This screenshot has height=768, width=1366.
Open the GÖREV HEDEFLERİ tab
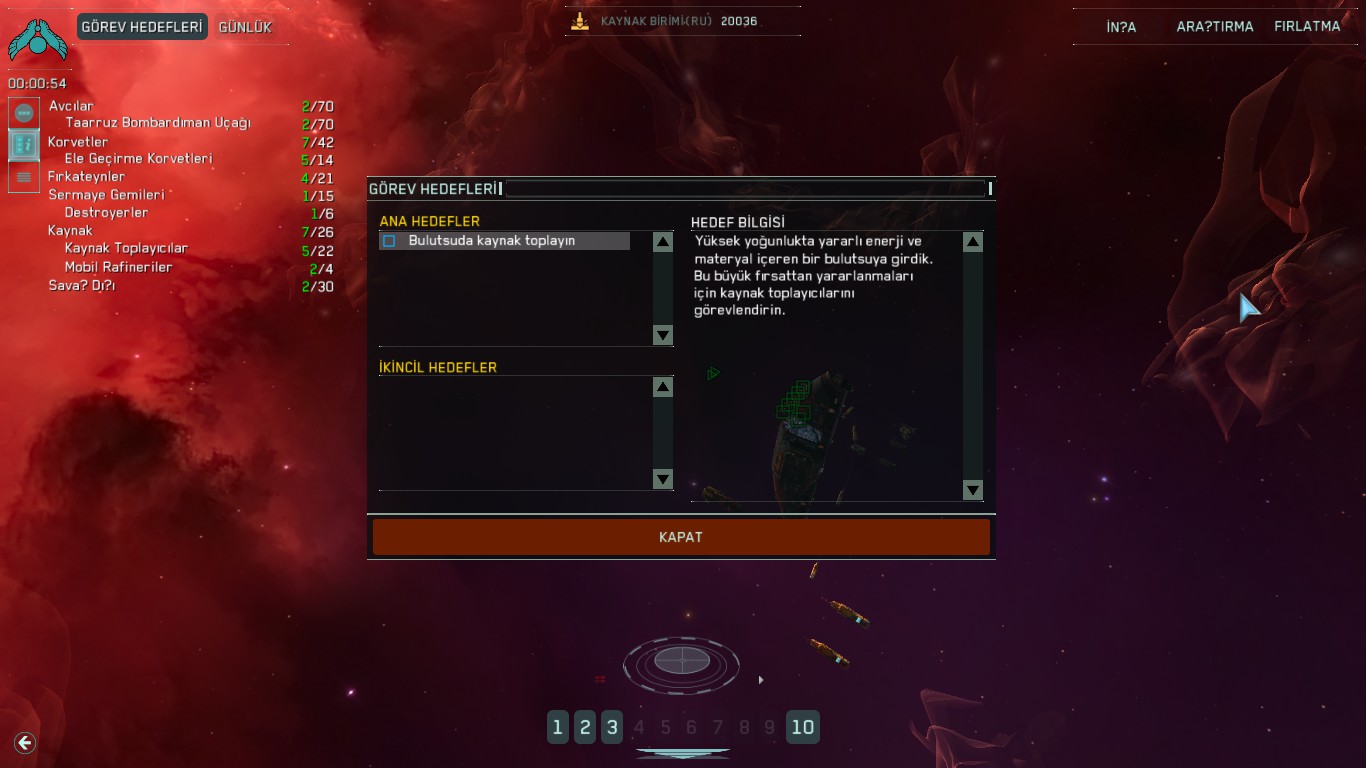tap(142, 27)
